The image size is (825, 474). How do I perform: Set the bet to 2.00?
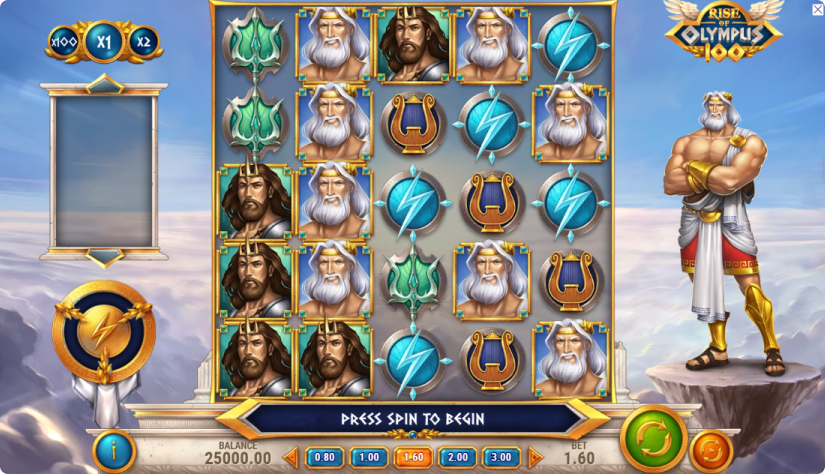(x=457, y=457)
